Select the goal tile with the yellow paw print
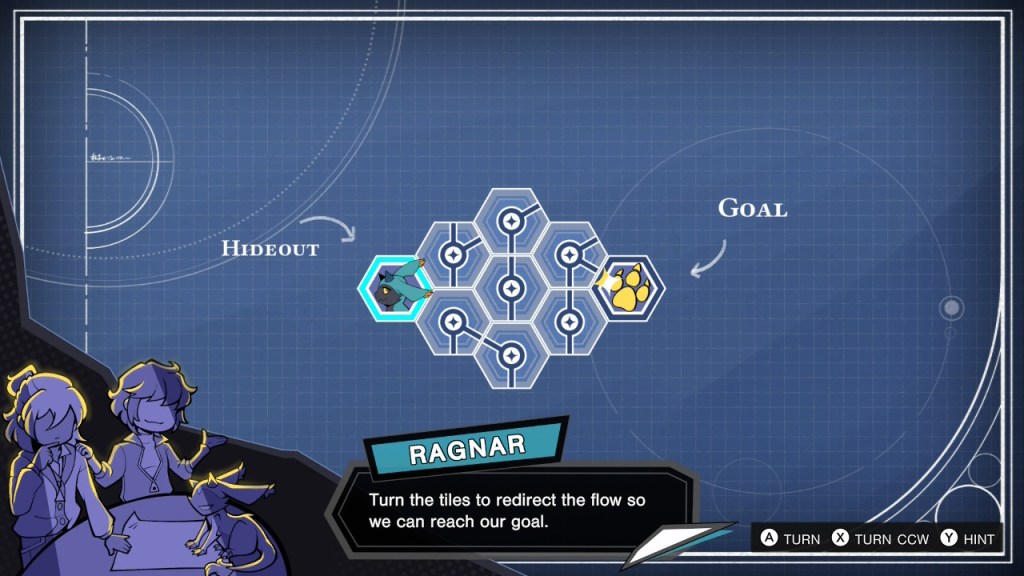Image resolution: width=1024 pixels, height=576 pixels. pyautogui.click(x=630, y=289)
